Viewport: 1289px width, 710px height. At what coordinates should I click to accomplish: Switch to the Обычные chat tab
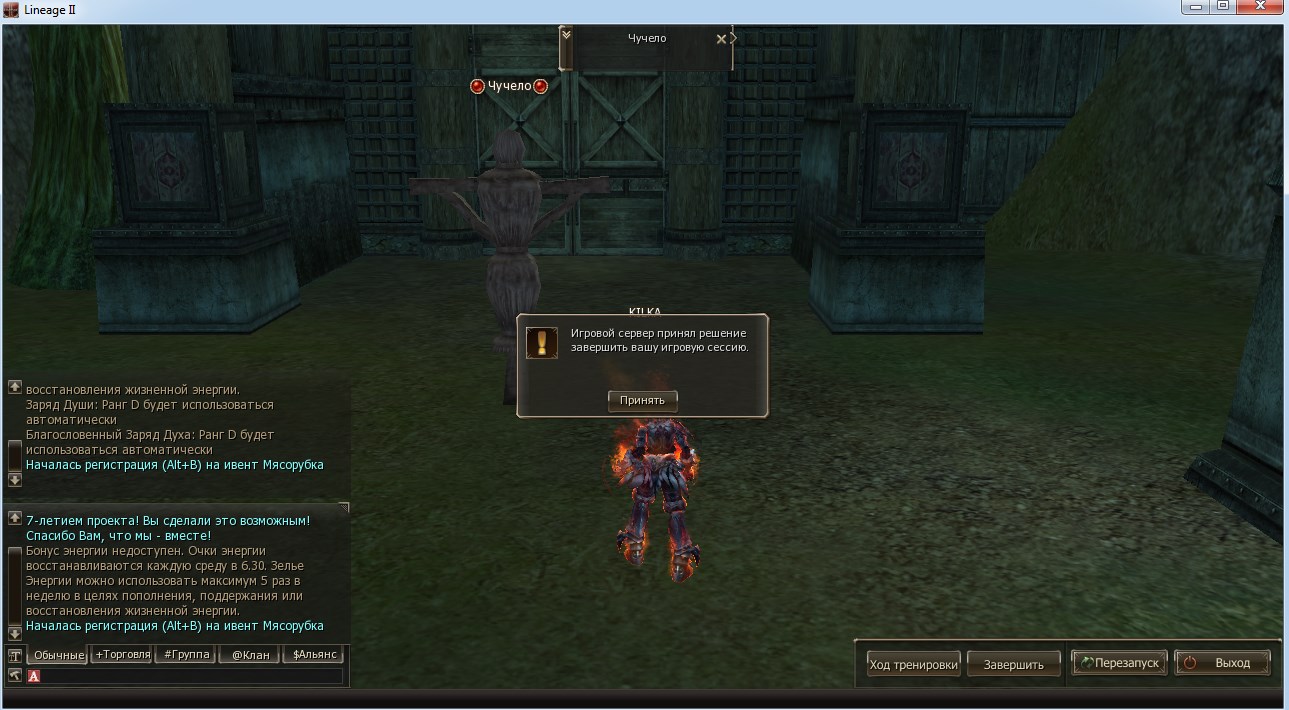pyautogui.click(x=56, y=655)
